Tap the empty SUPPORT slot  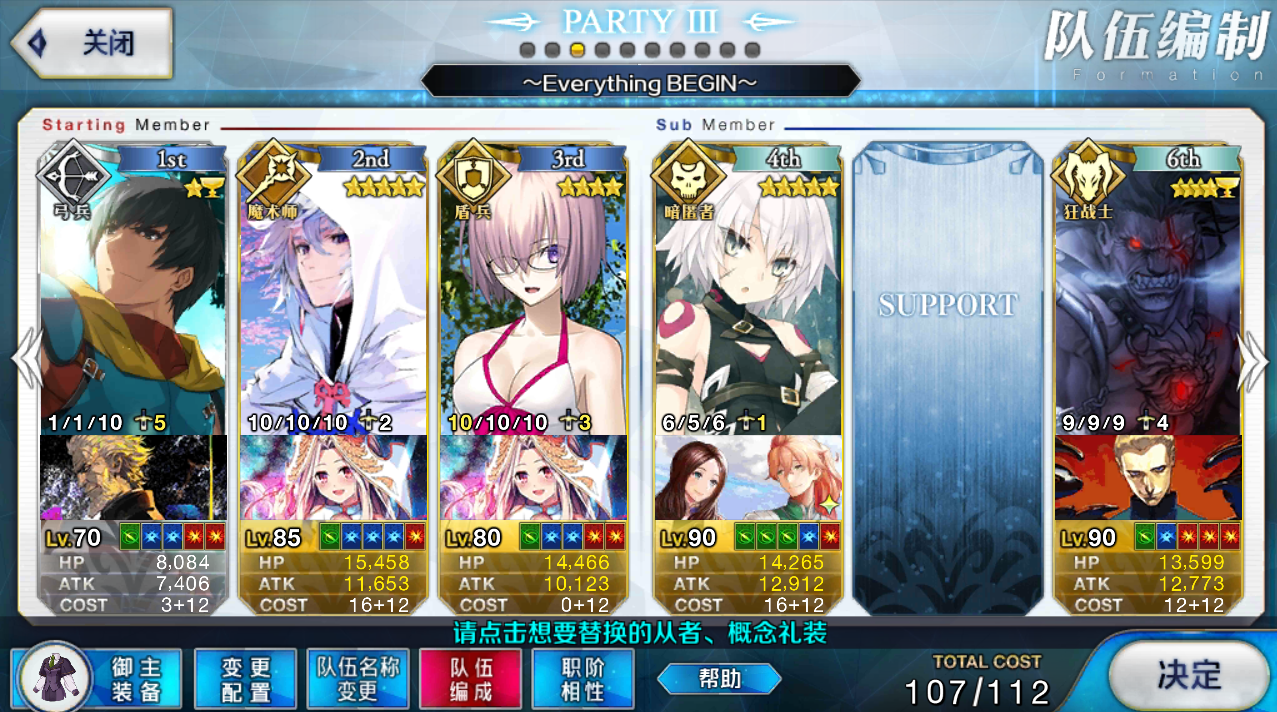947,375
